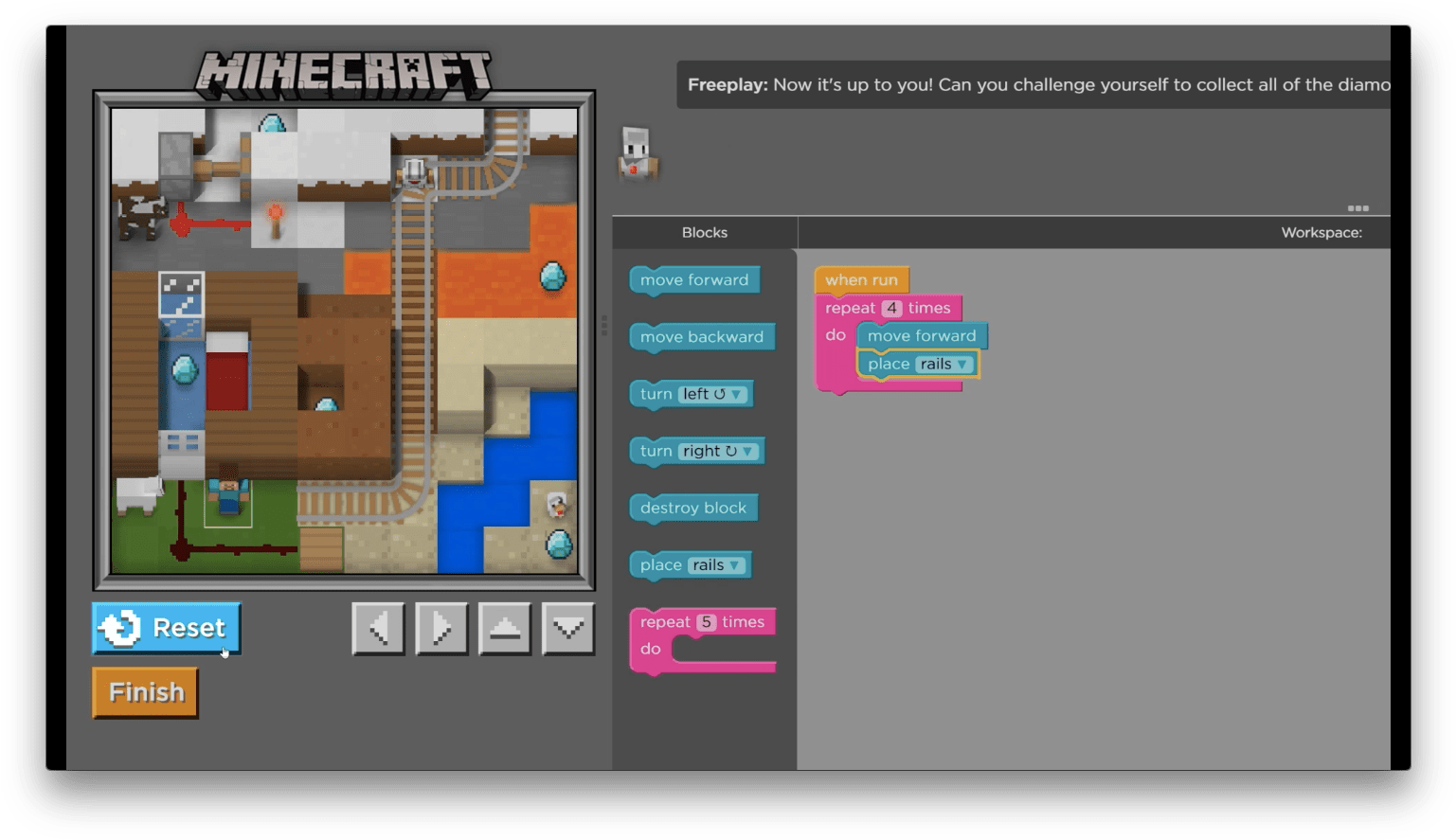Click the down arrow camera control
The image size is (1456, 840).
tap(567, 628)
